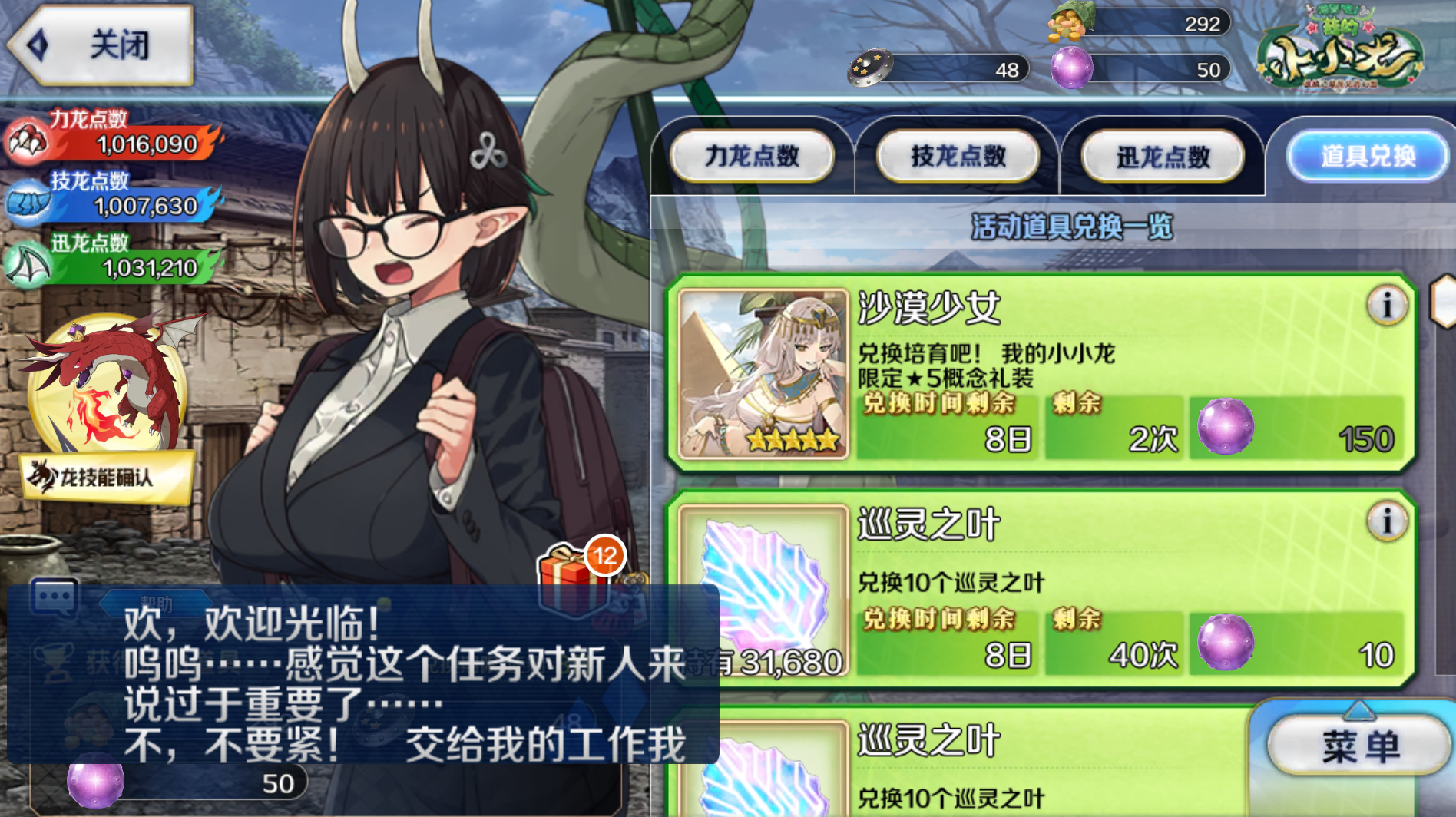Switch to the 迅龙点数 tab
The image size is (1456, 817).
coord(1163,156)
